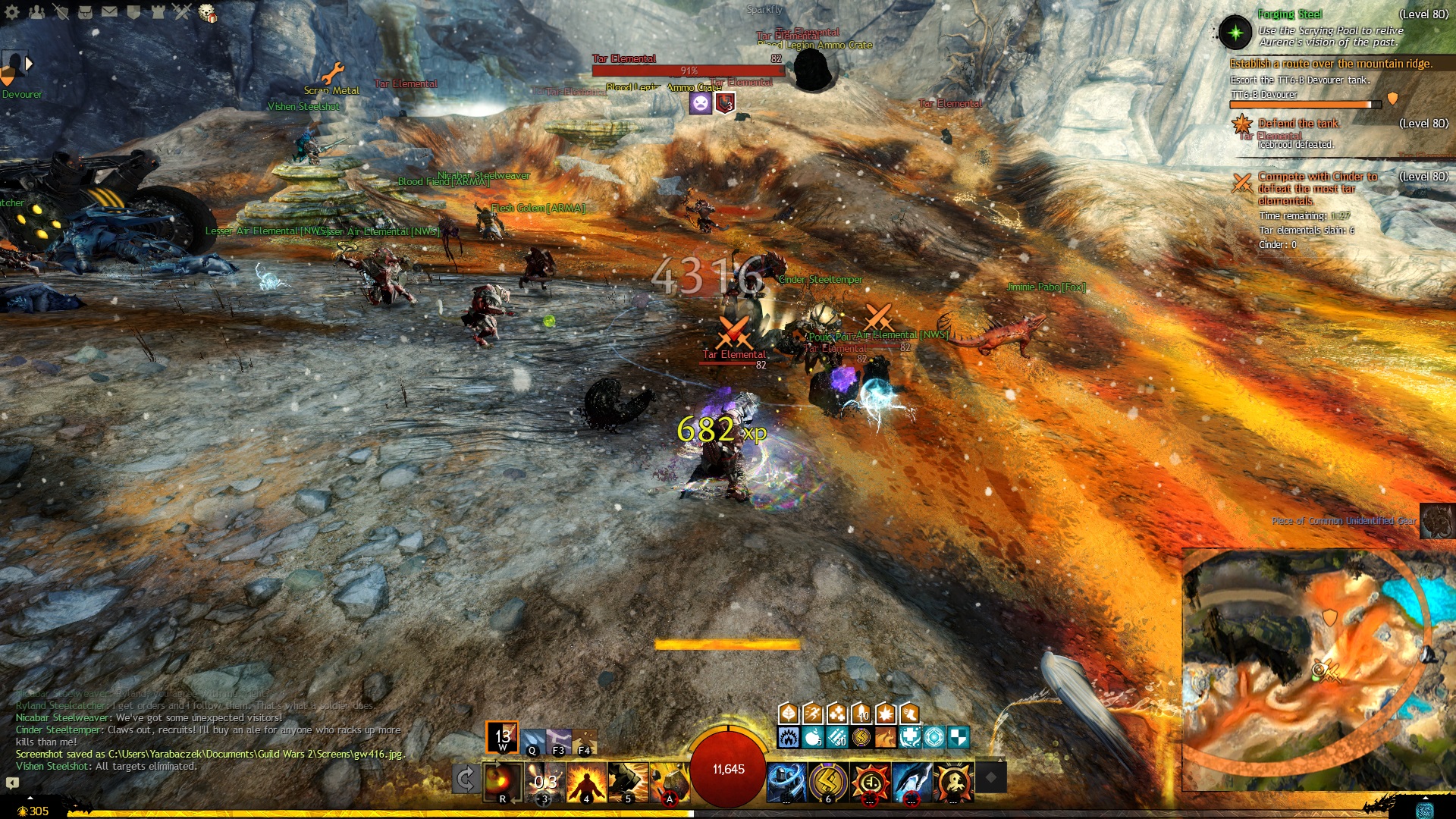Select the Forging Steel story objective
Screen dimensions: 1456x819
click(1289, 14)
